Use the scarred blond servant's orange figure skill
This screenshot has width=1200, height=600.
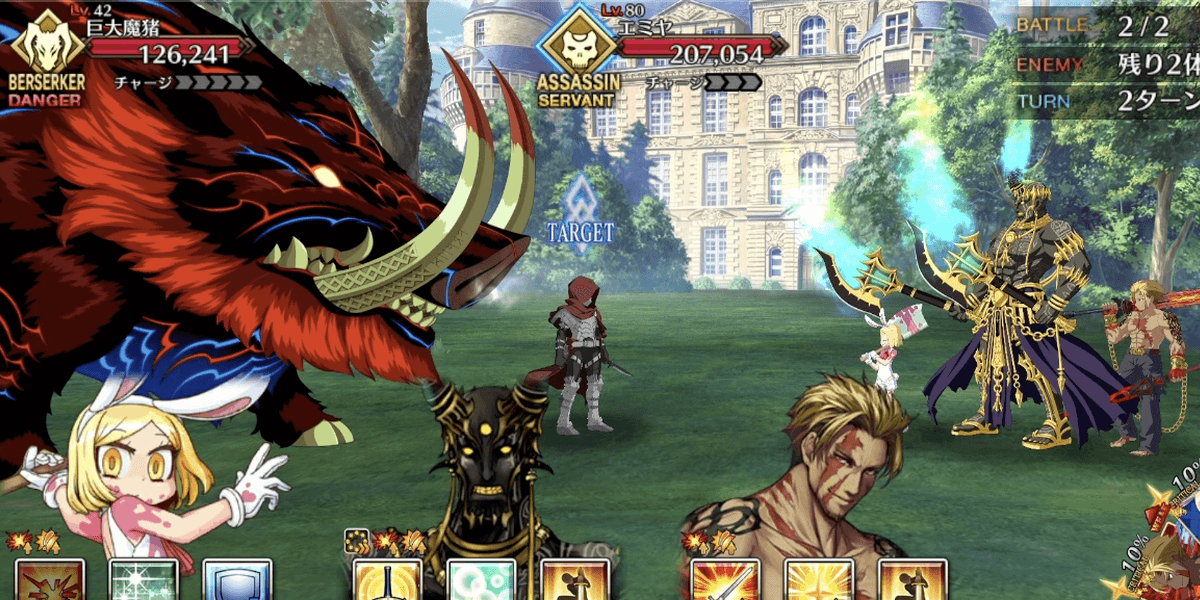[912, 581]
